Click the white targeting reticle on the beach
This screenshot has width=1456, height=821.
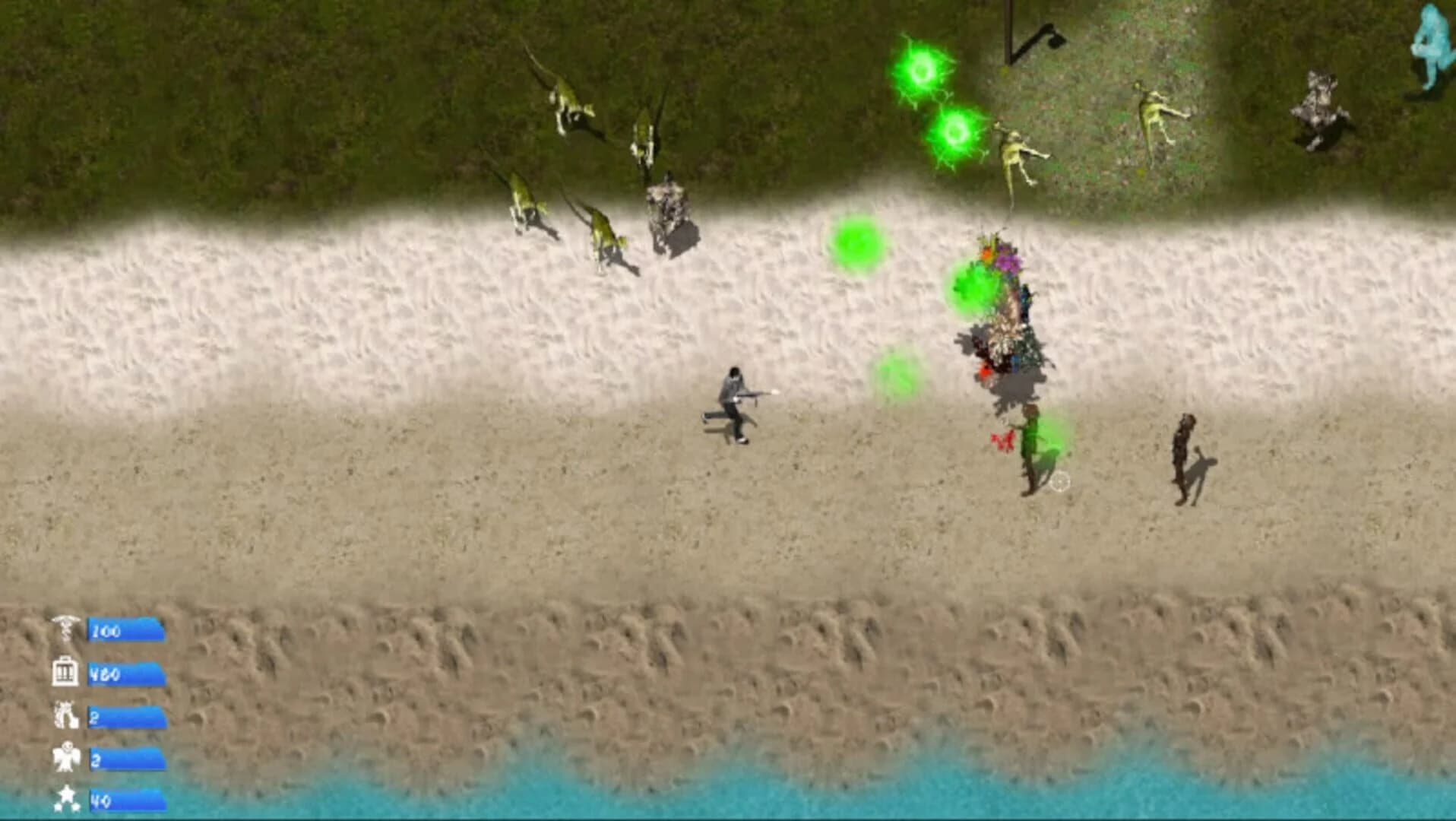(1061, 480)
